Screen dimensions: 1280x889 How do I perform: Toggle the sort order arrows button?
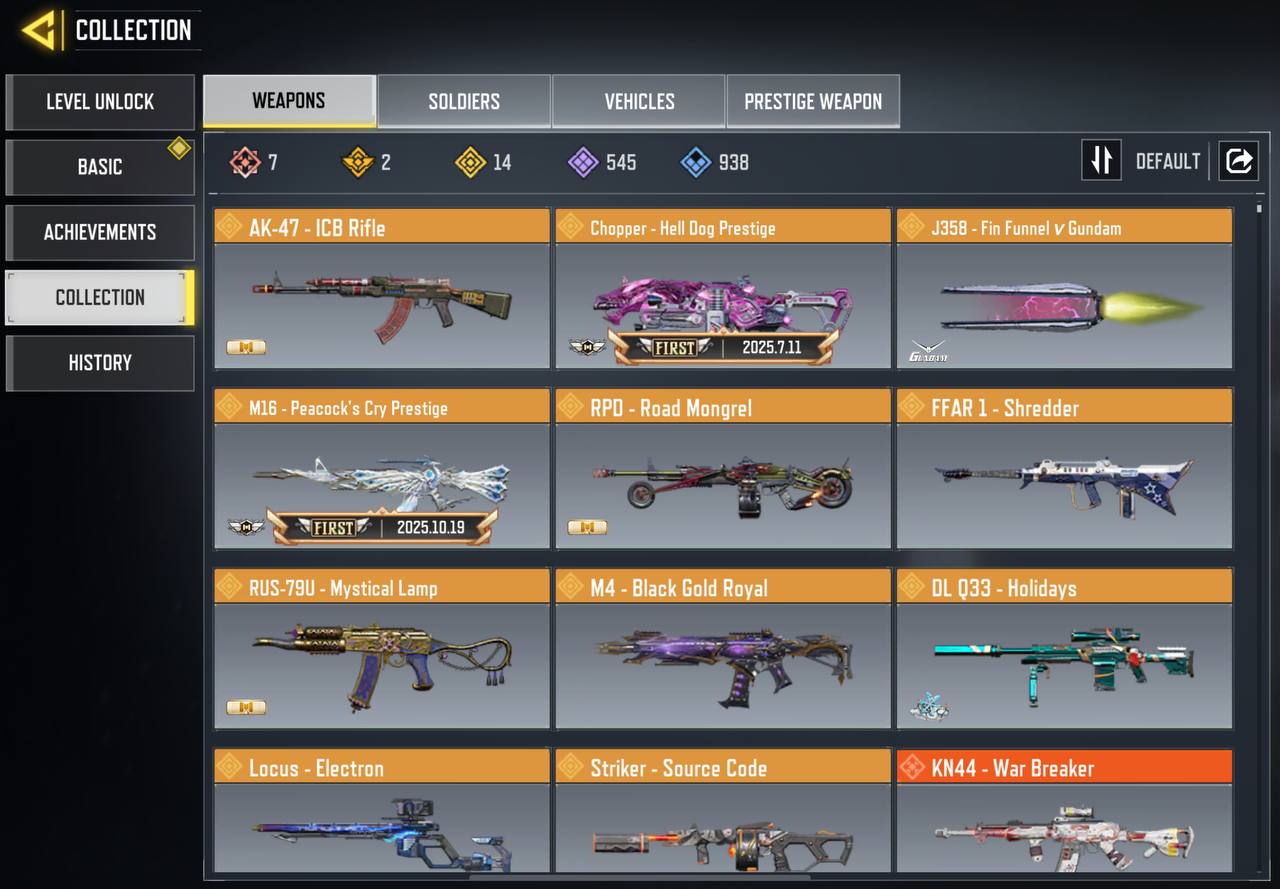1101,161
